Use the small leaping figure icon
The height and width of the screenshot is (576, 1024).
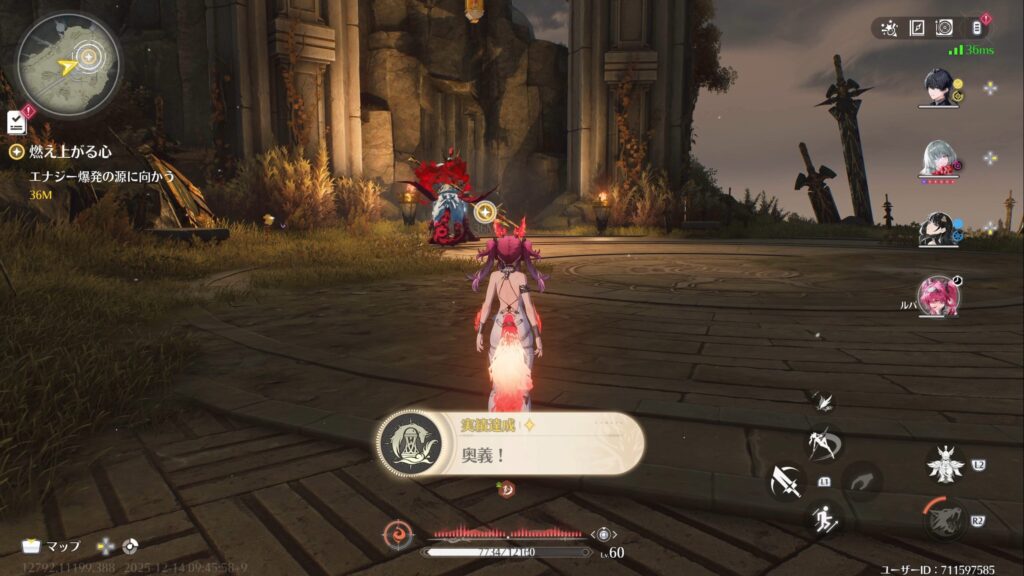[823, 401]
